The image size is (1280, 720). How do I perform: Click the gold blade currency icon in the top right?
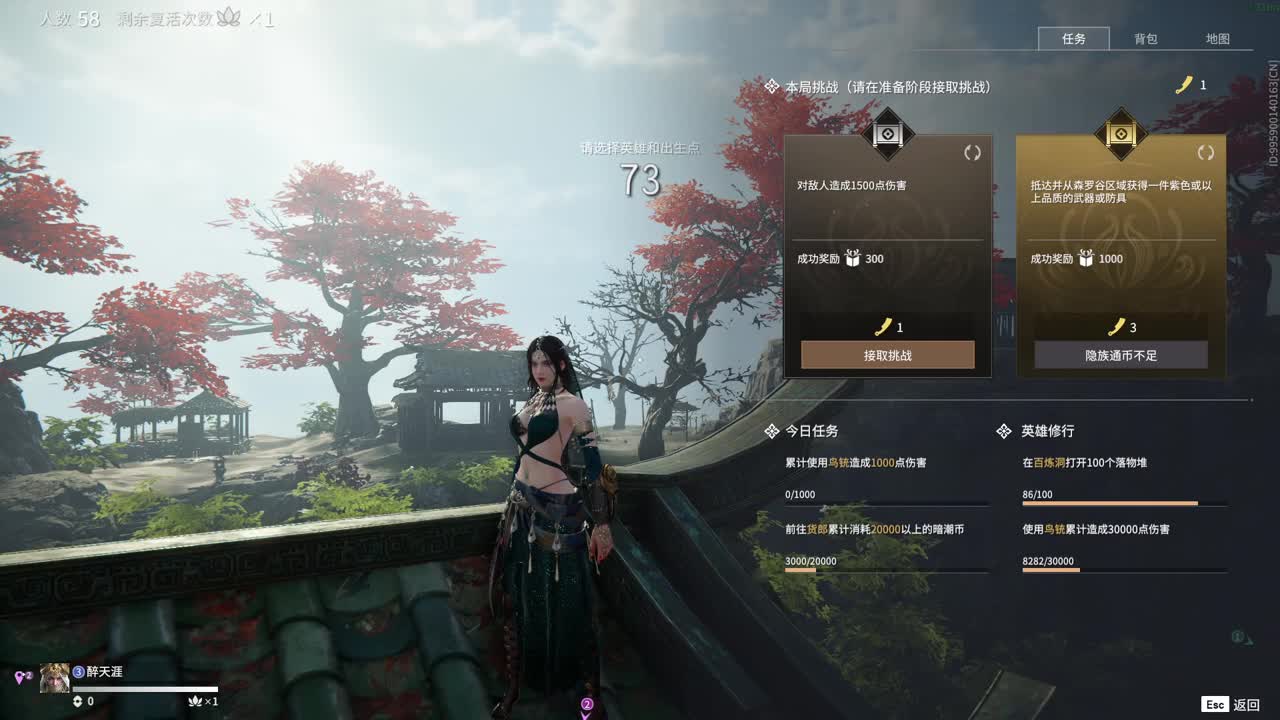click(1184, 84)
